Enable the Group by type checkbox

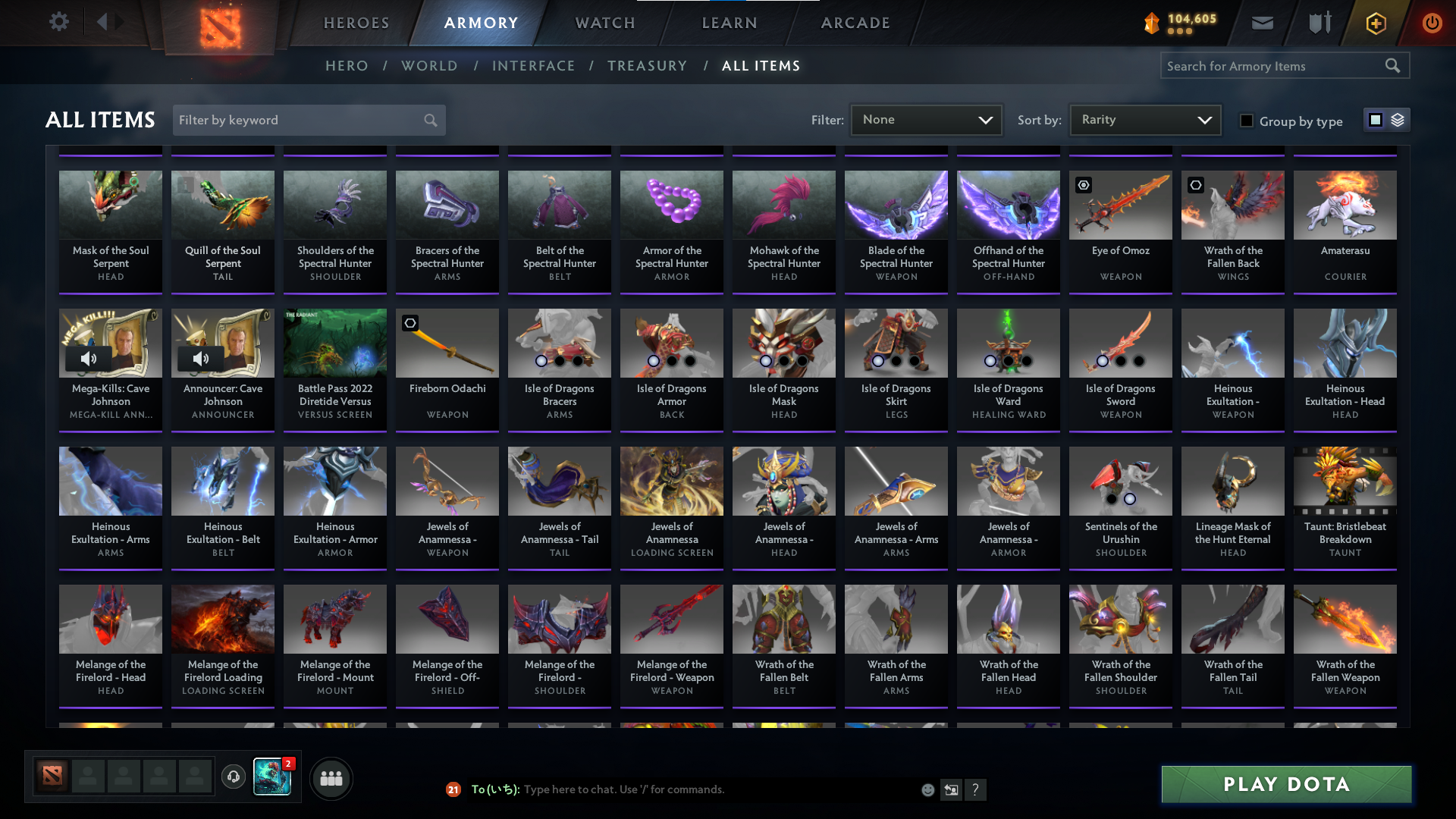click(1247, 121)
